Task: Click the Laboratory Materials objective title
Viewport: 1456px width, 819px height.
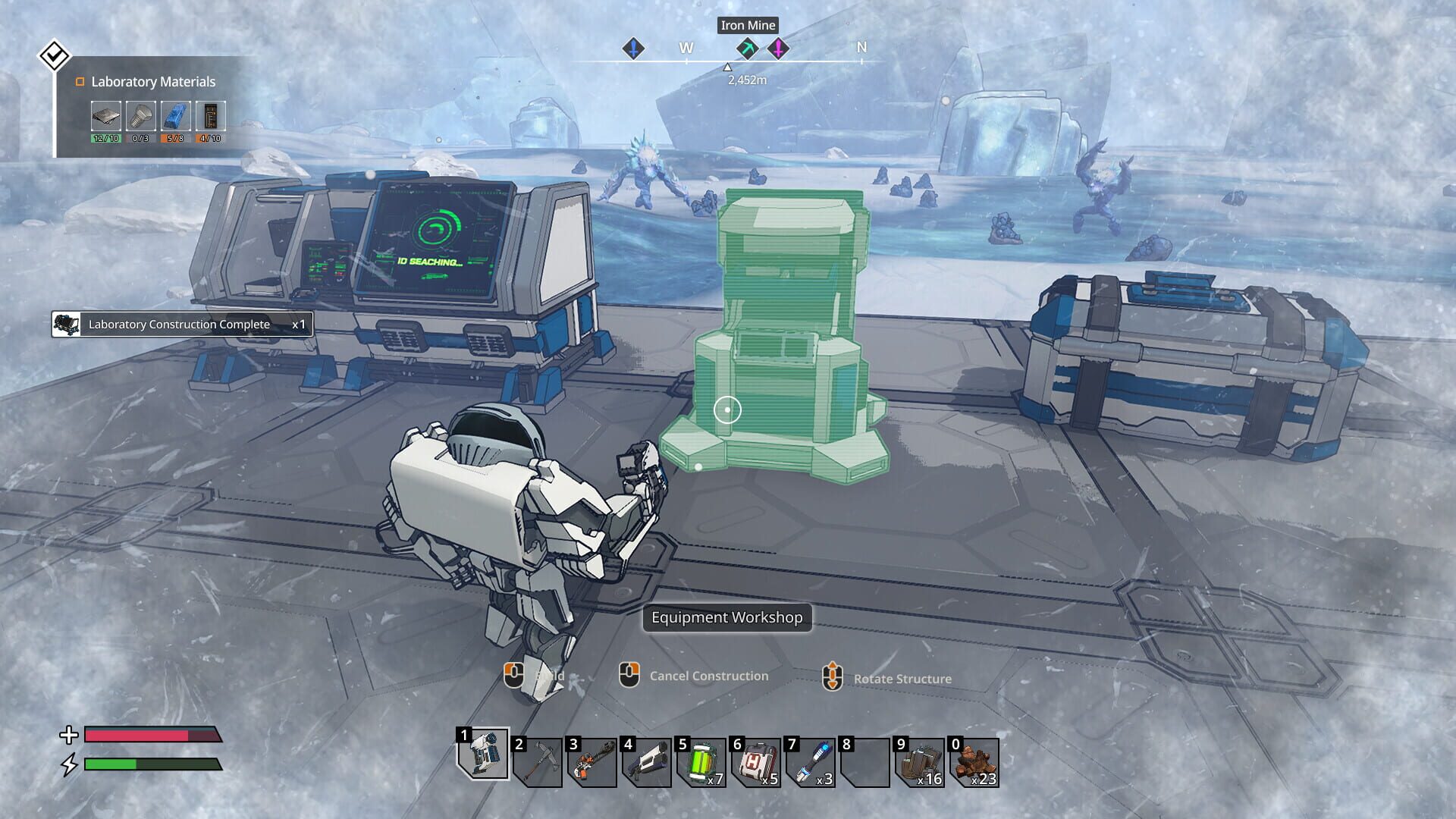Action: click(x=153, y=82)
